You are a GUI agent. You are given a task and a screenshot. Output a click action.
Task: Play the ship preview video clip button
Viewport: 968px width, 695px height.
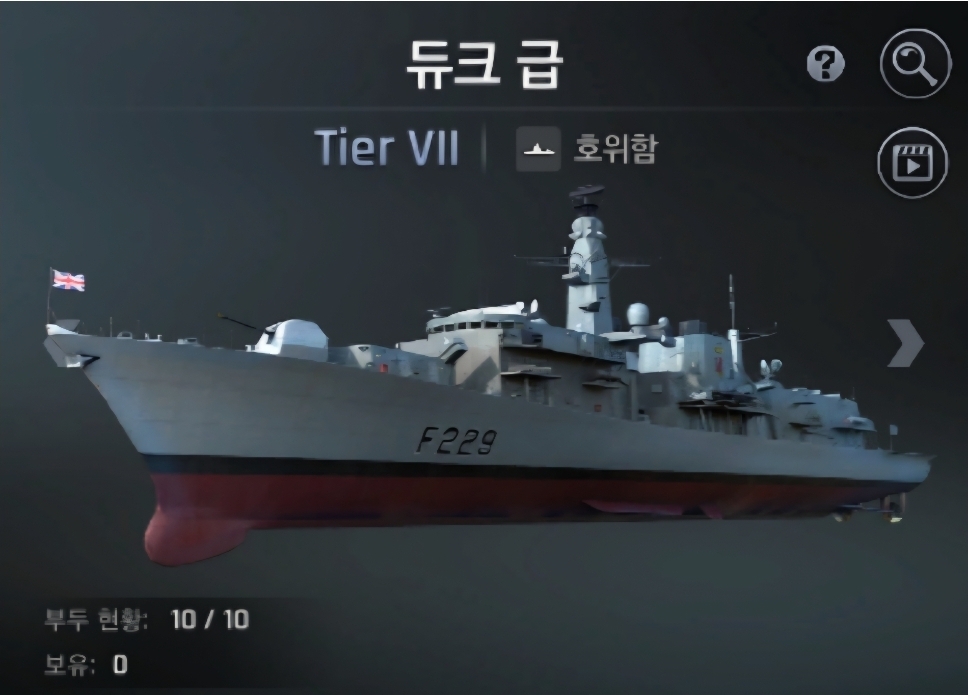point(912,162)
